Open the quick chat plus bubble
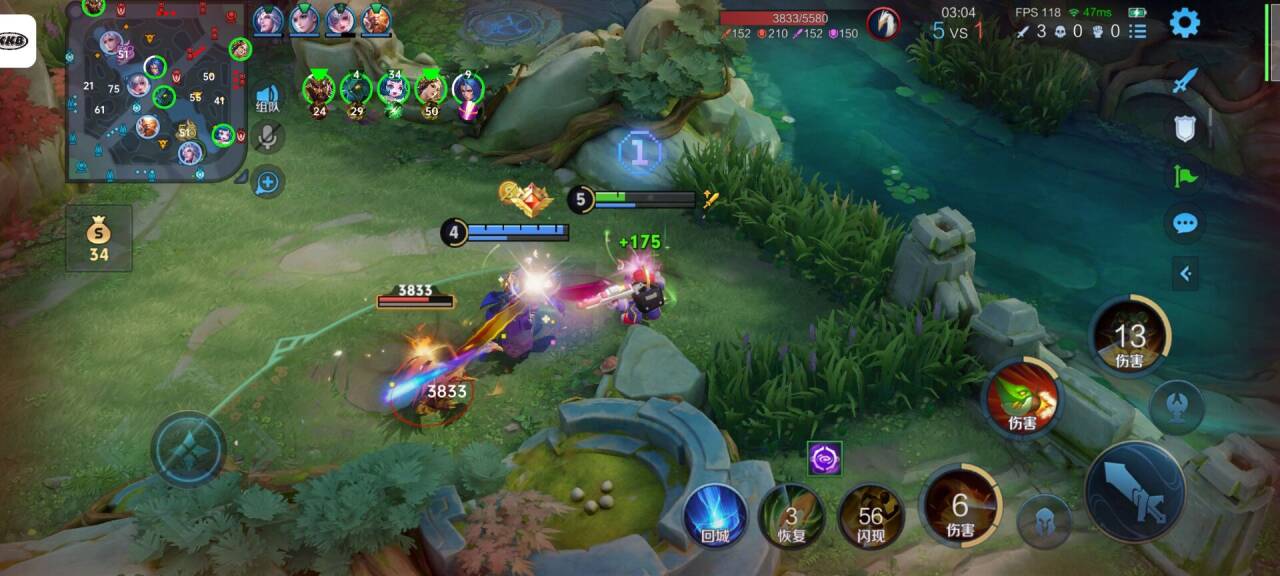1280x576 pixels. 267,182
